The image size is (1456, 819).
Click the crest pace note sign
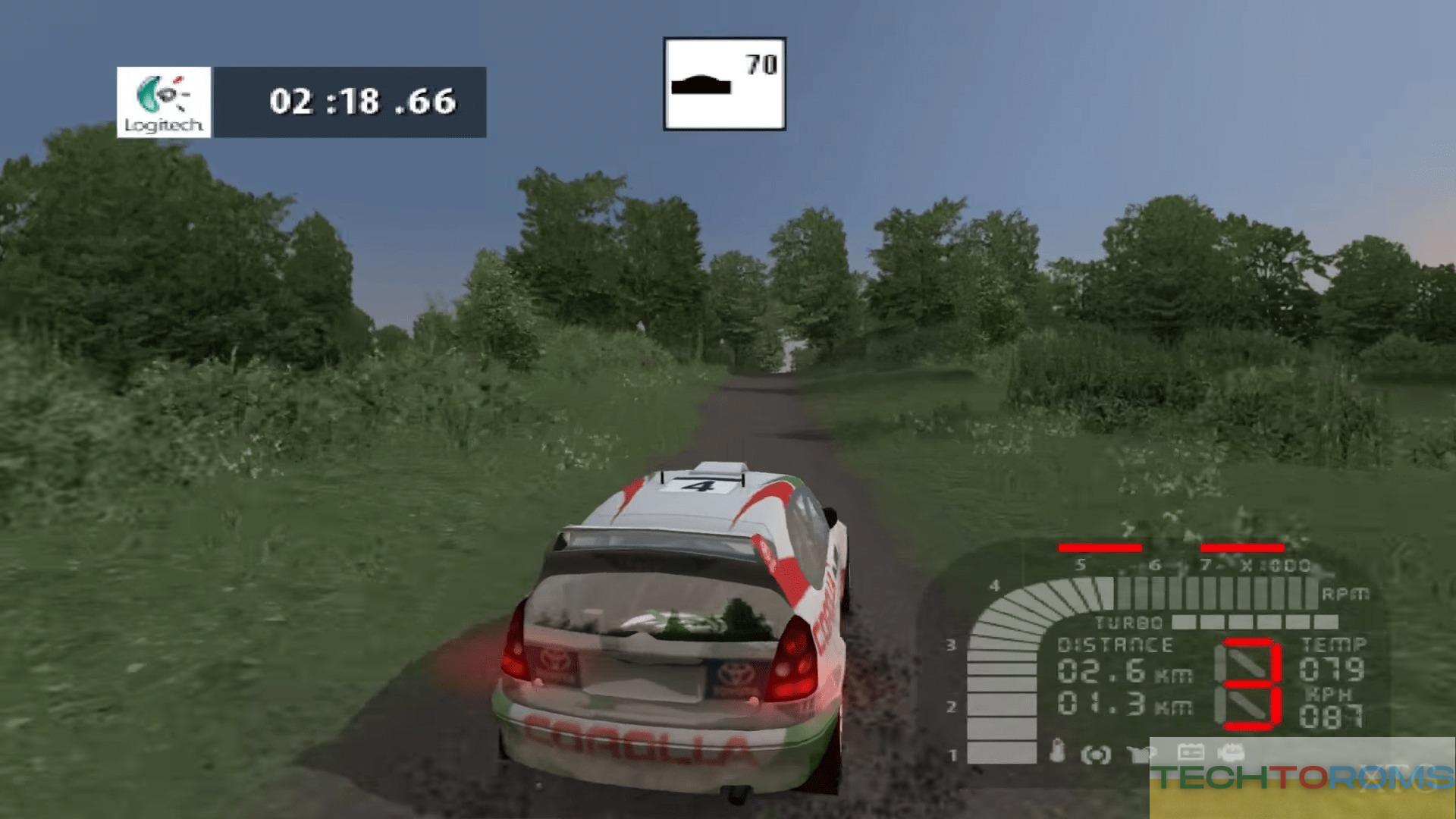pos(724,84)
